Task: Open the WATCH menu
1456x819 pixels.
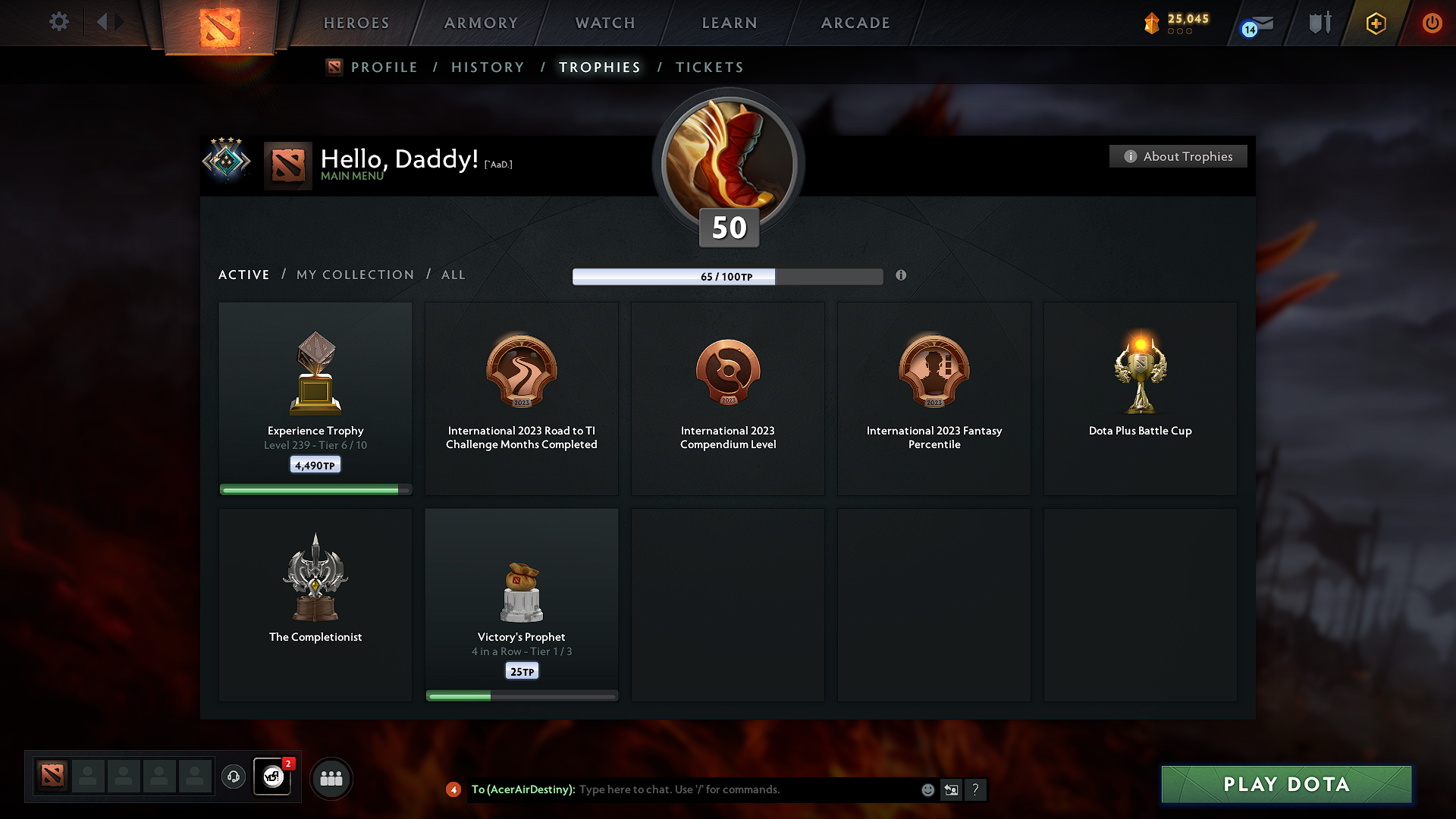Action: [x=604, y=23]
